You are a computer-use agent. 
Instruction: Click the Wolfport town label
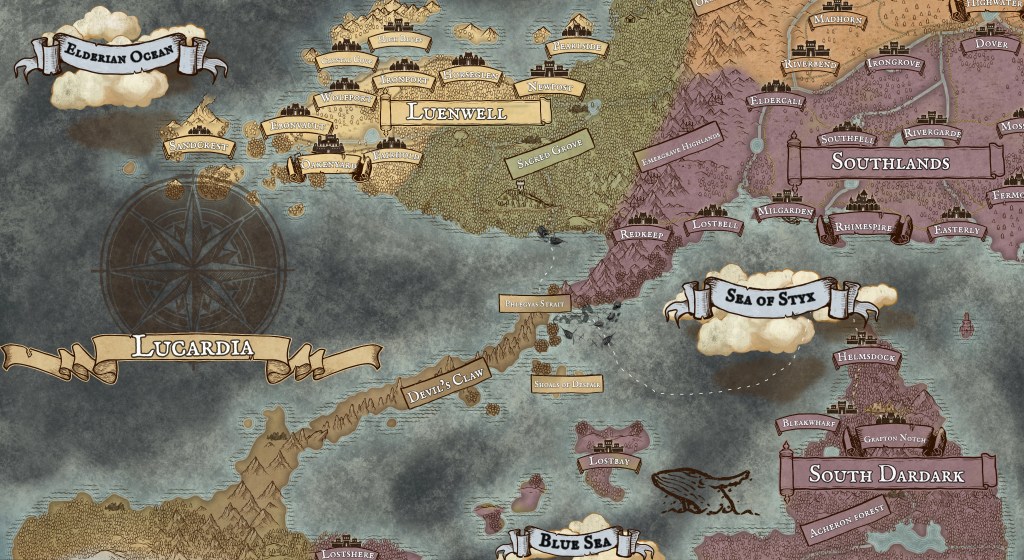346,100
